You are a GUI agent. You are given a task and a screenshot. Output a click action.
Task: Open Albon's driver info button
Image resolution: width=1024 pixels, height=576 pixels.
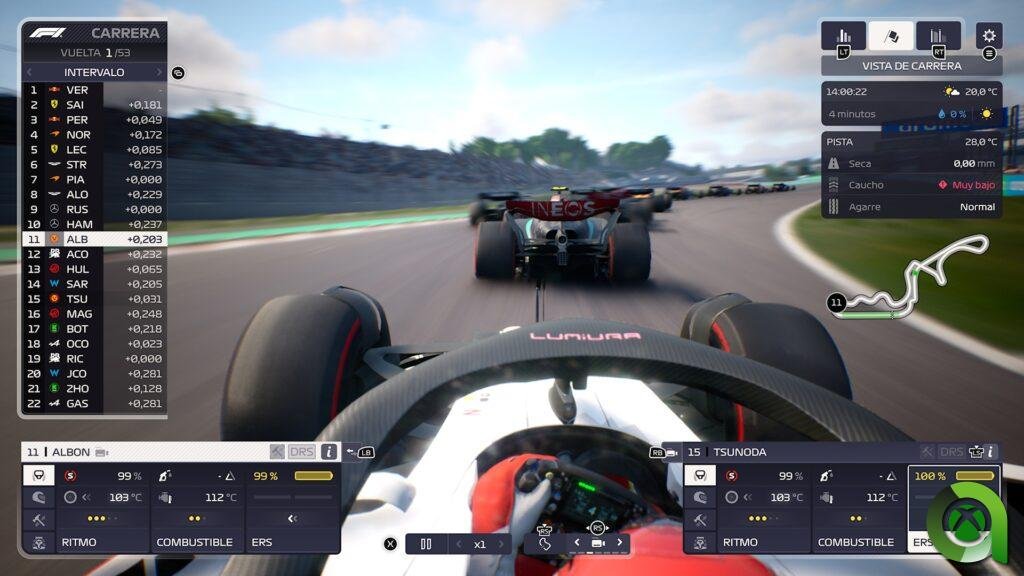click(328, 452)
